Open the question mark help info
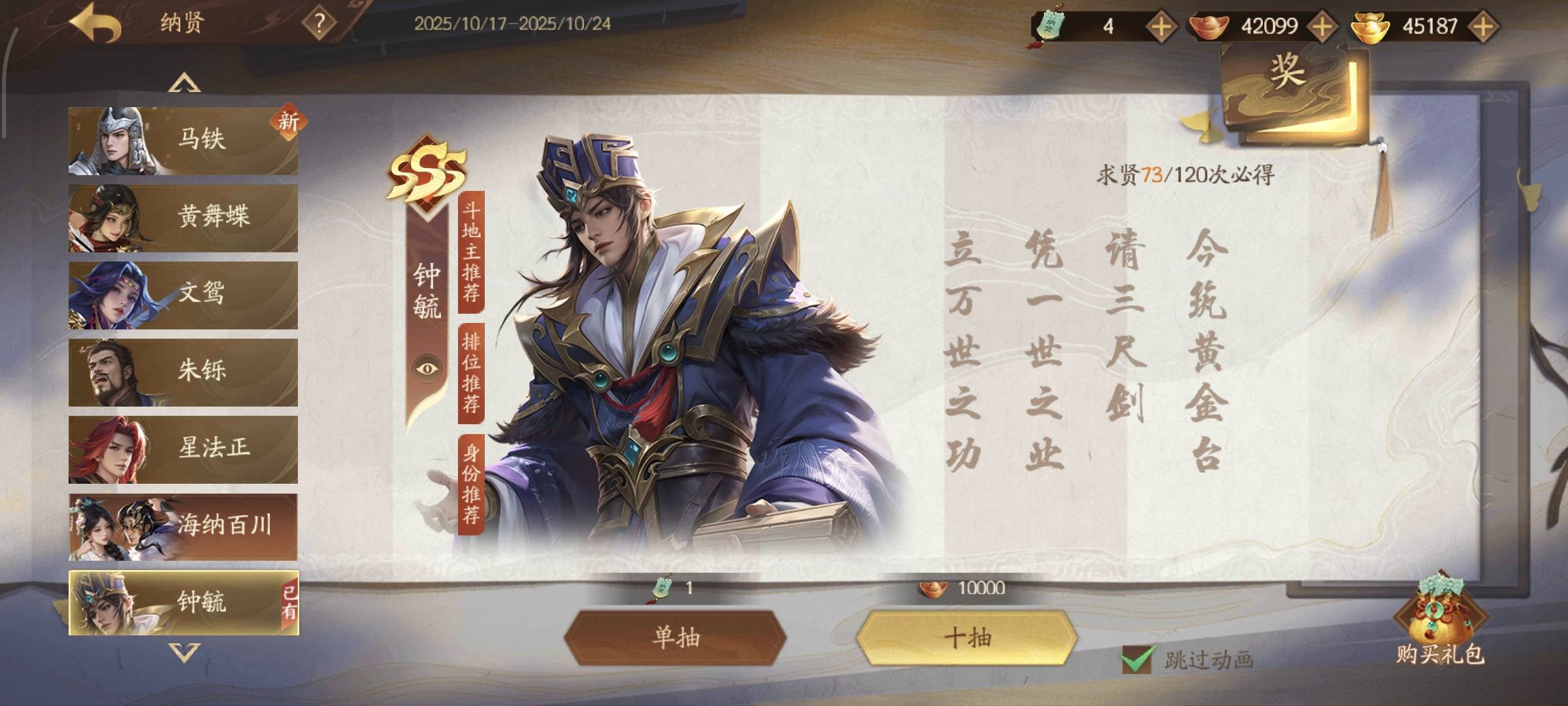Image resolution: width=1568 pixels, height=706 pixels. pyautogui.click(x=319, y=24)
